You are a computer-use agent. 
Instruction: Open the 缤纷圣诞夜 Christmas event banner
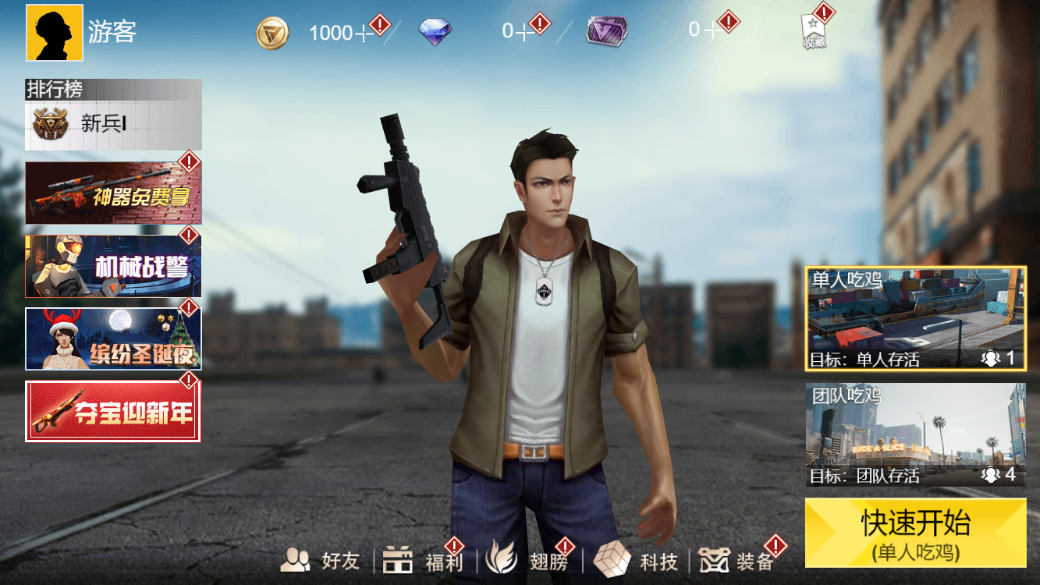coord(113,339)
